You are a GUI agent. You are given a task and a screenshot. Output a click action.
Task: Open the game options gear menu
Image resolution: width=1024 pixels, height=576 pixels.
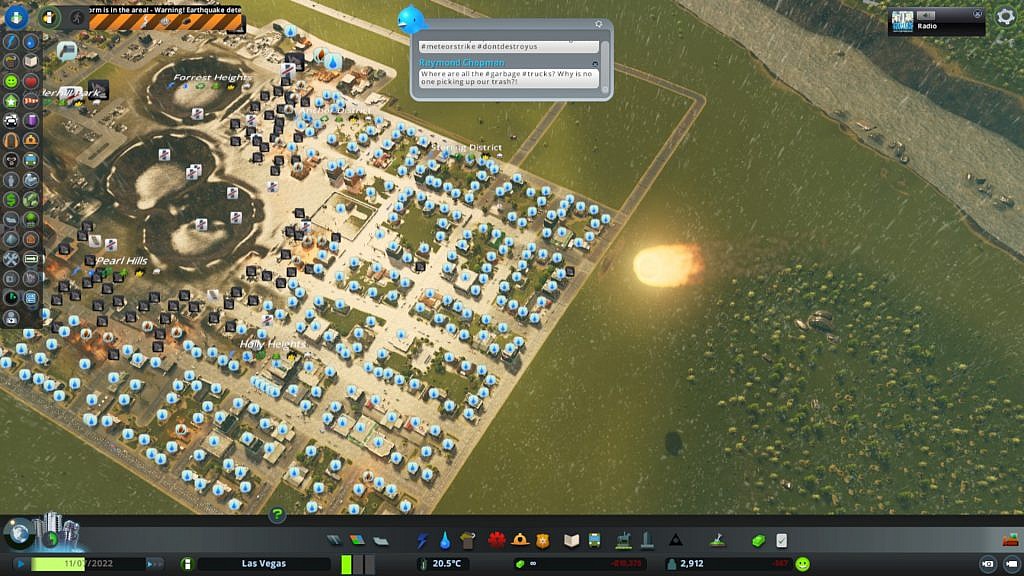pos(1006,17)
